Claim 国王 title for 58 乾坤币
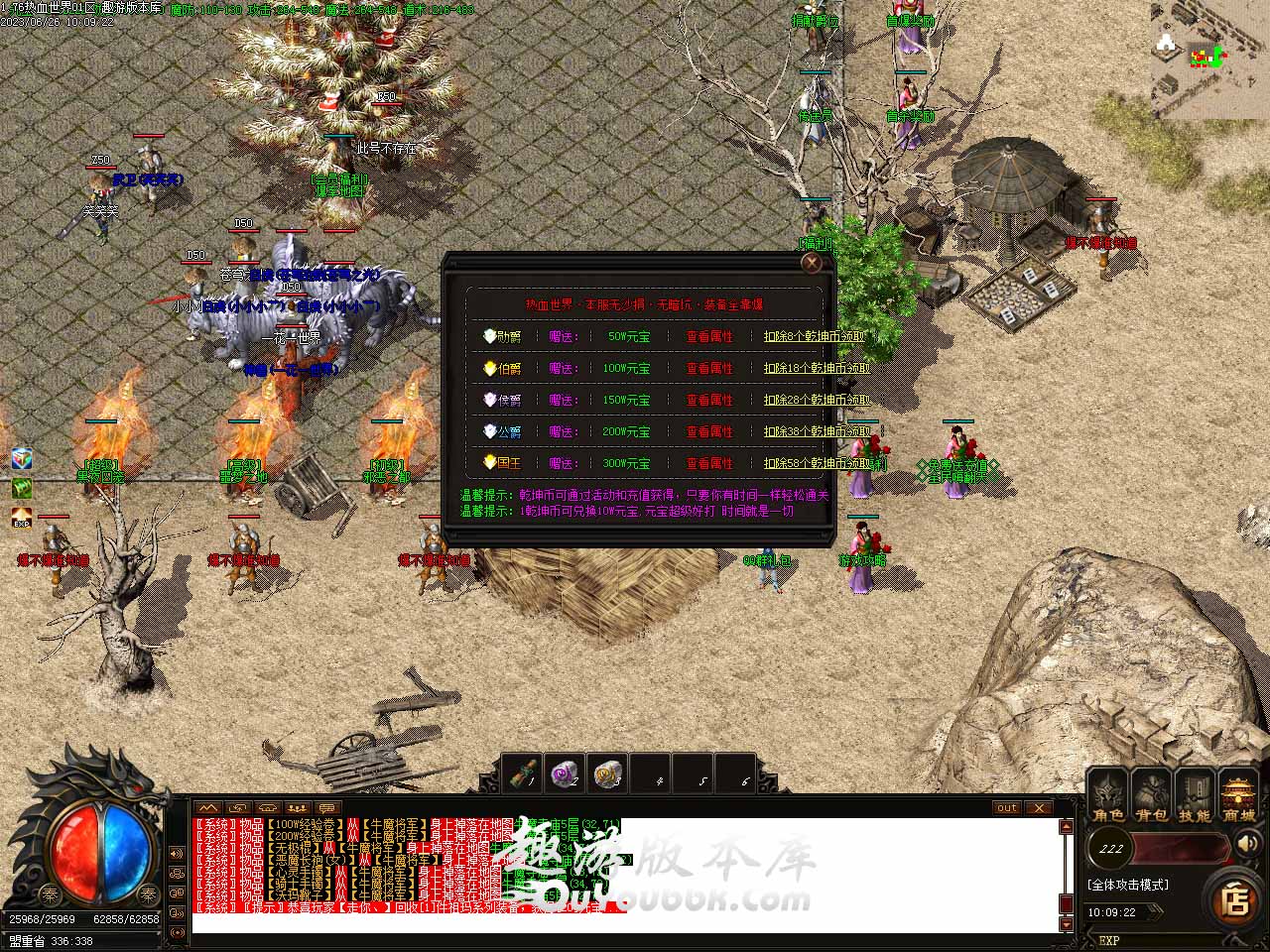 822,464
